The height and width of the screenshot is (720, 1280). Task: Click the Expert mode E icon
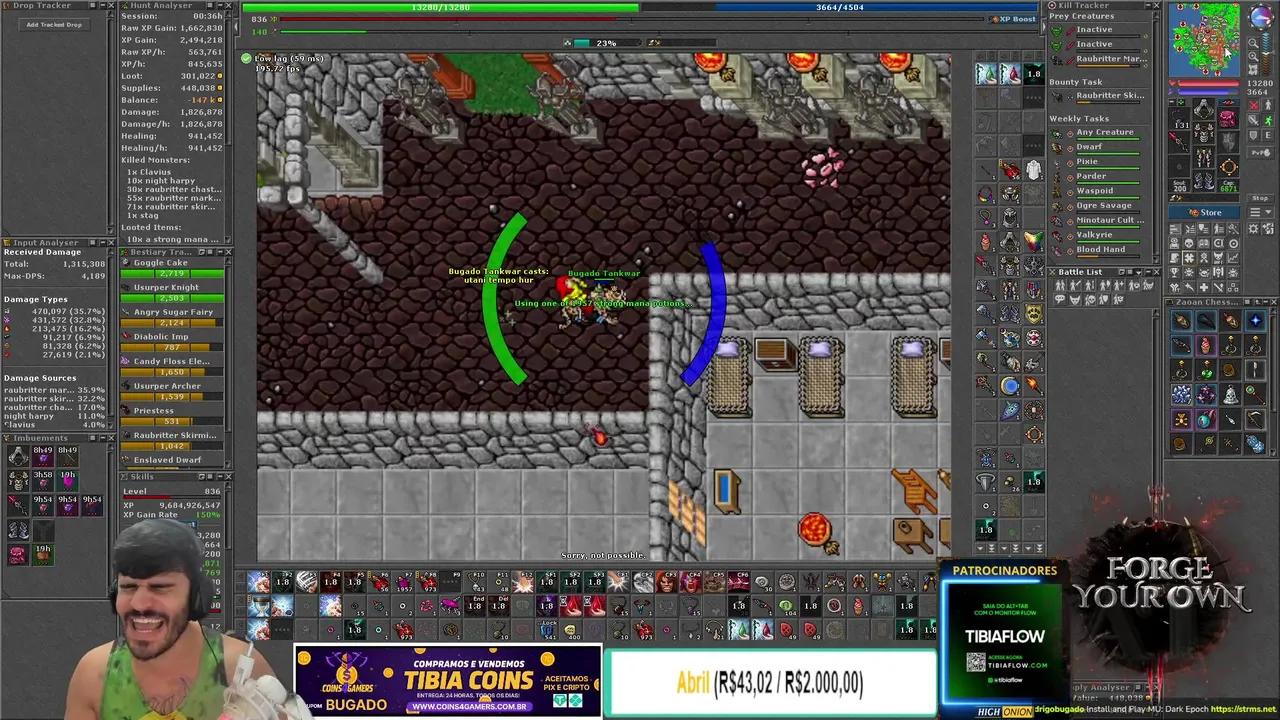coord(1267,136)
